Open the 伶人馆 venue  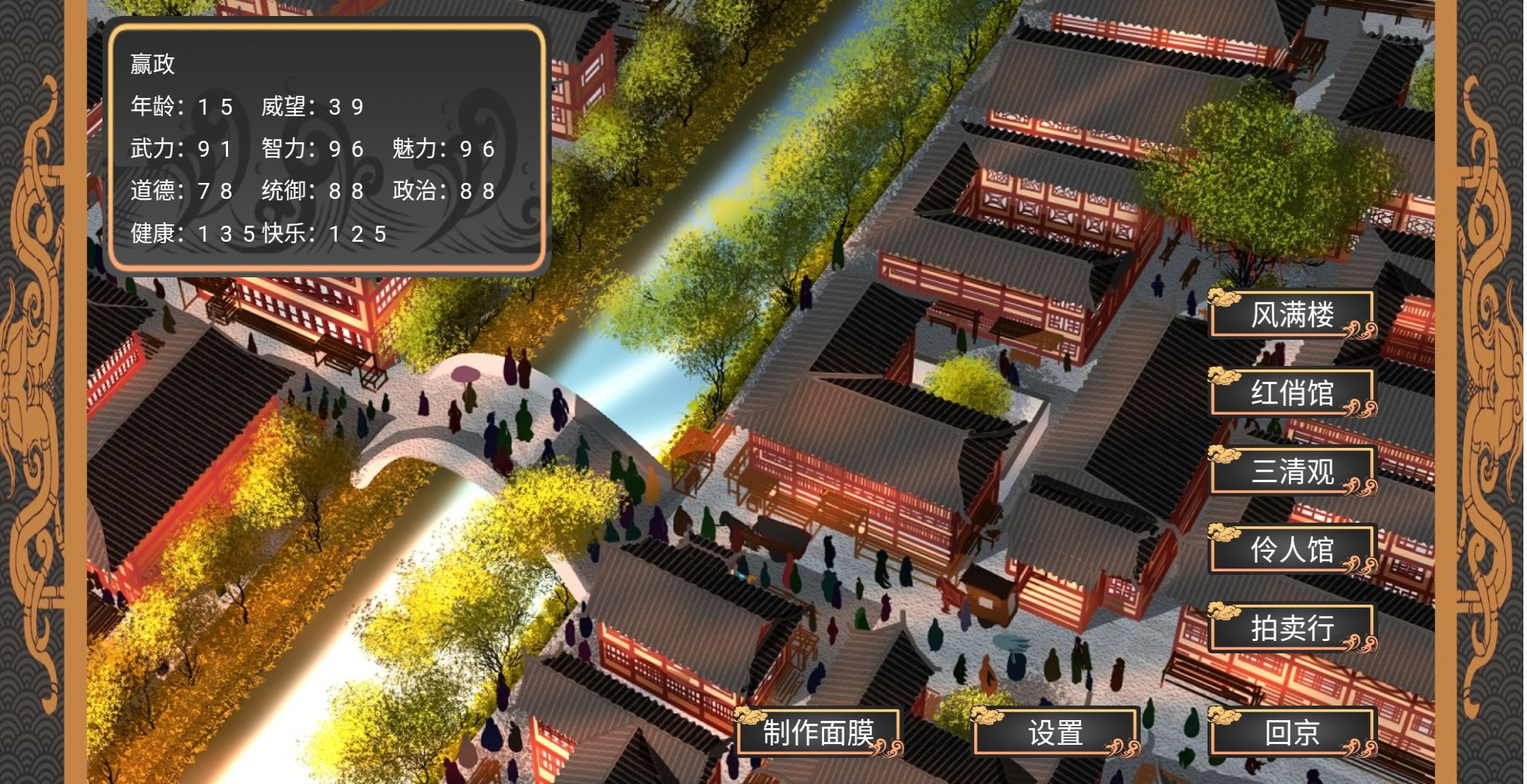tap(1292, 550)
